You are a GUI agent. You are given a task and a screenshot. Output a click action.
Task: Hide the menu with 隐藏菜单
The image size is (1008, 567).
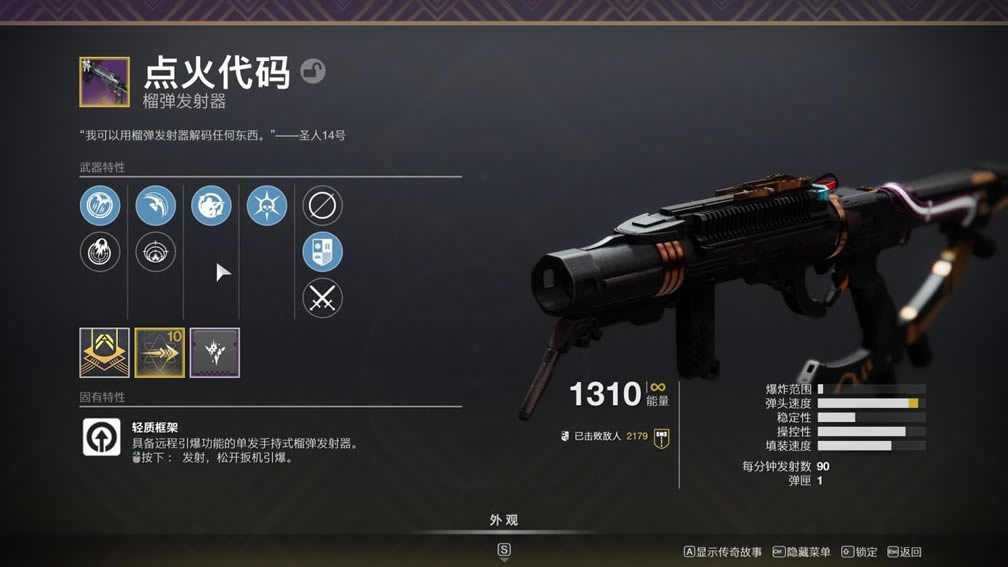point(802,552)
